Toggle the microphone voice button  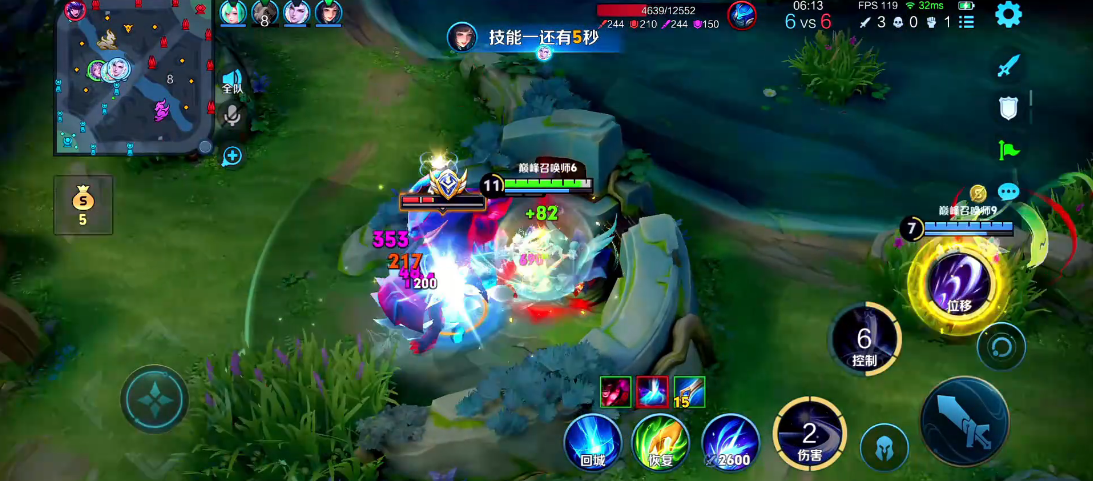[x=232, y=116]
